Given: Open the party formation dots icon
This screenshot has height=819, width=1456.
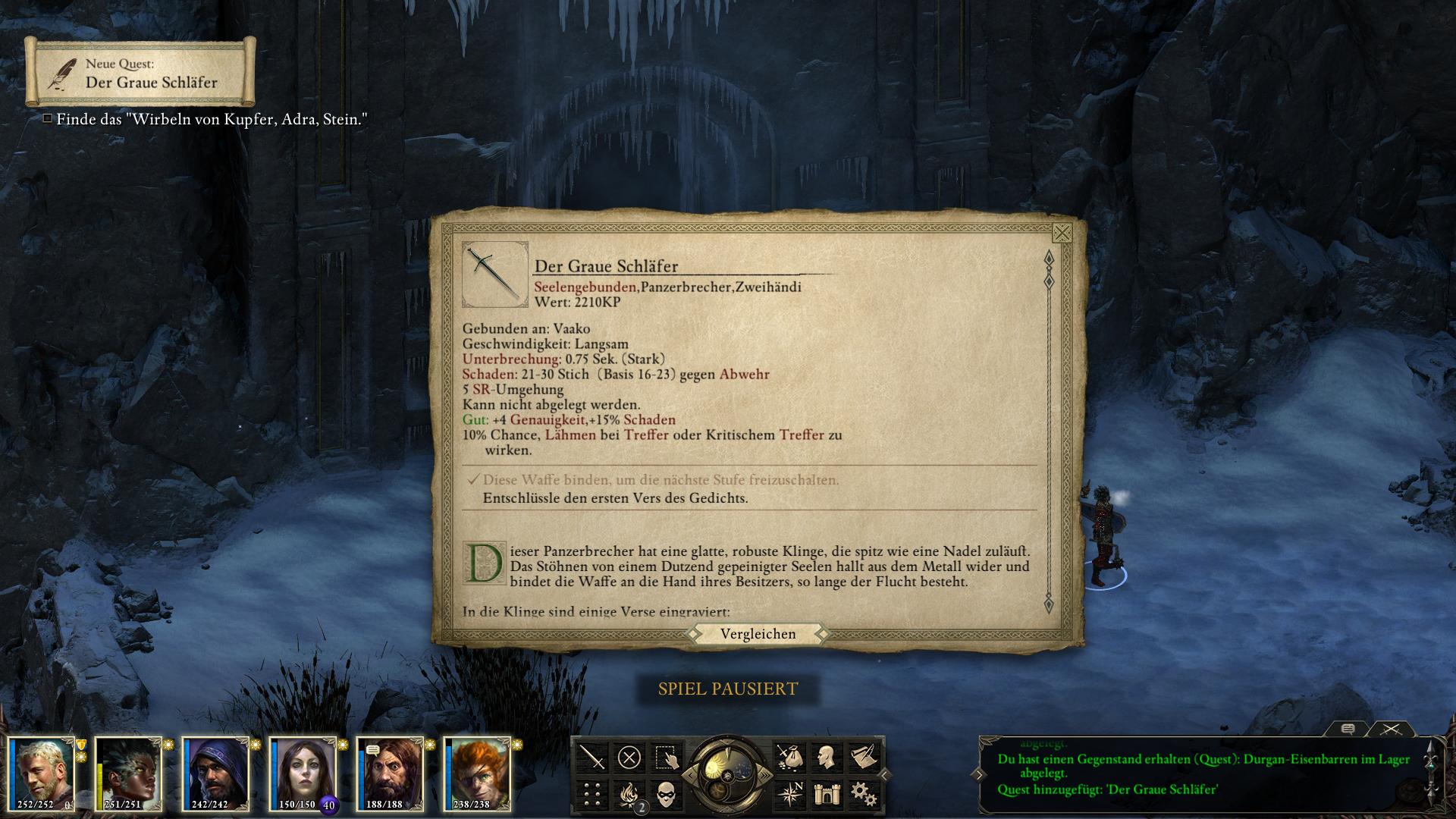Looking at the screenshot, I should pos(592,794).
